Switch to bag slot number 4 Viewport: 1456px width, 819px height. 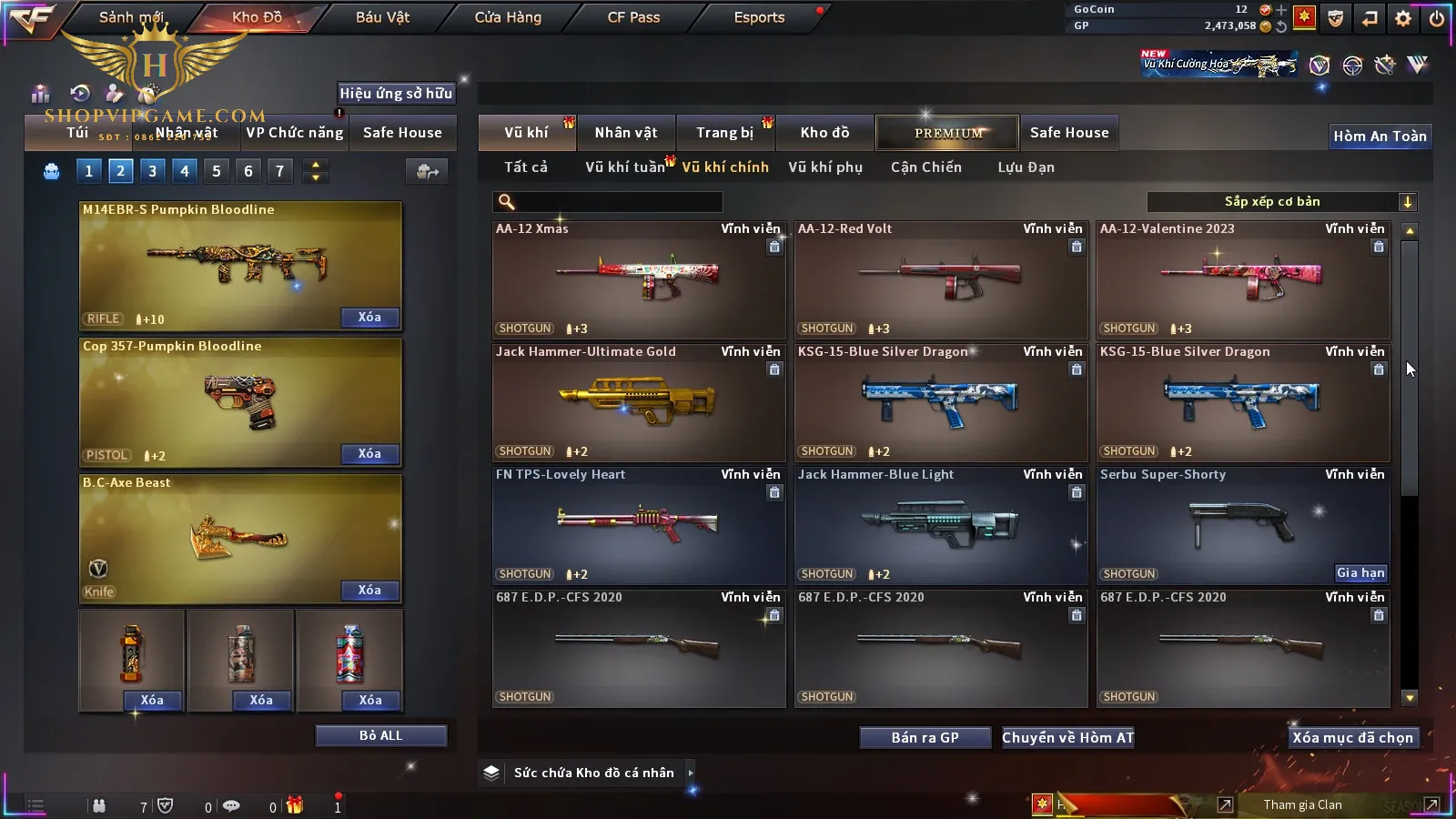[185, 171]
